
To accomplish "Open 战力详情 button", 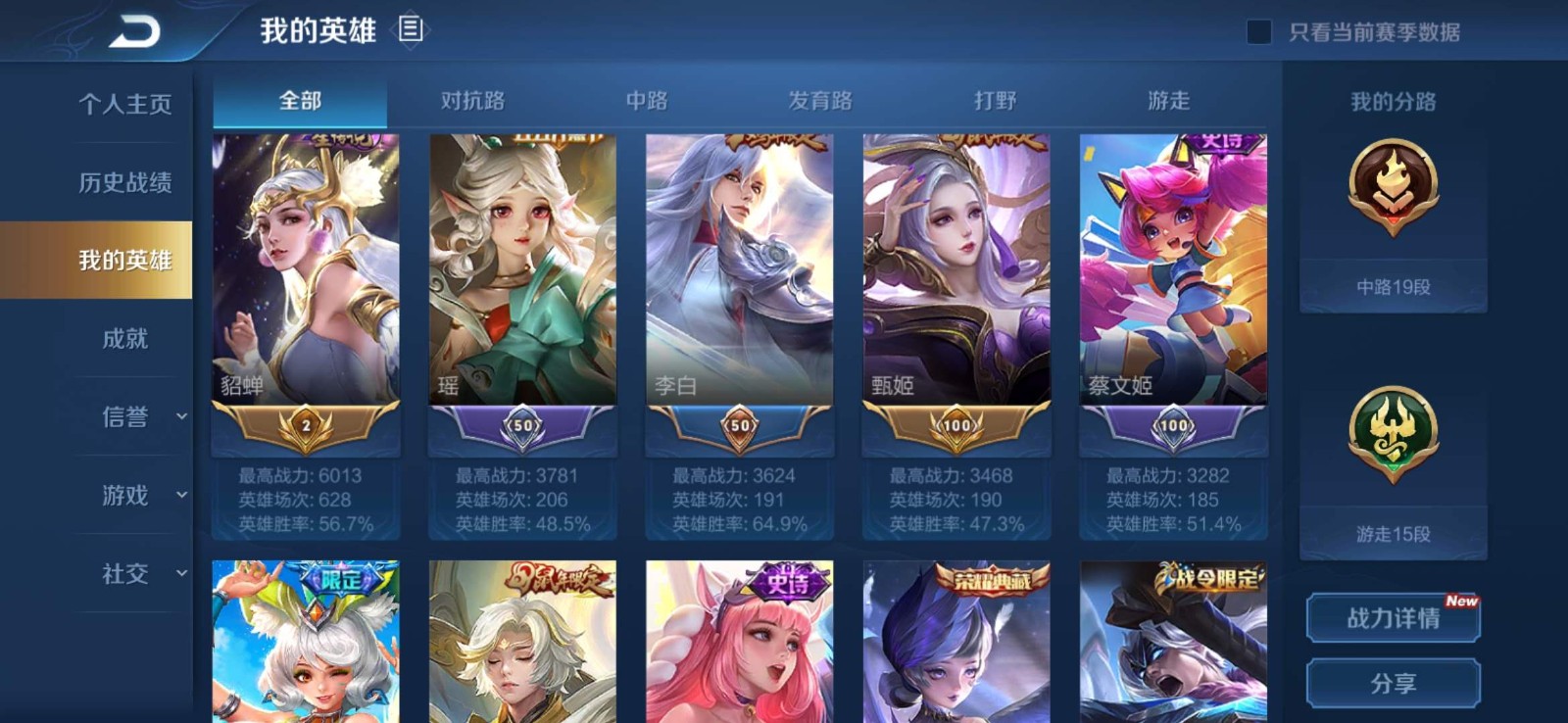I will tap(1393, 618).
